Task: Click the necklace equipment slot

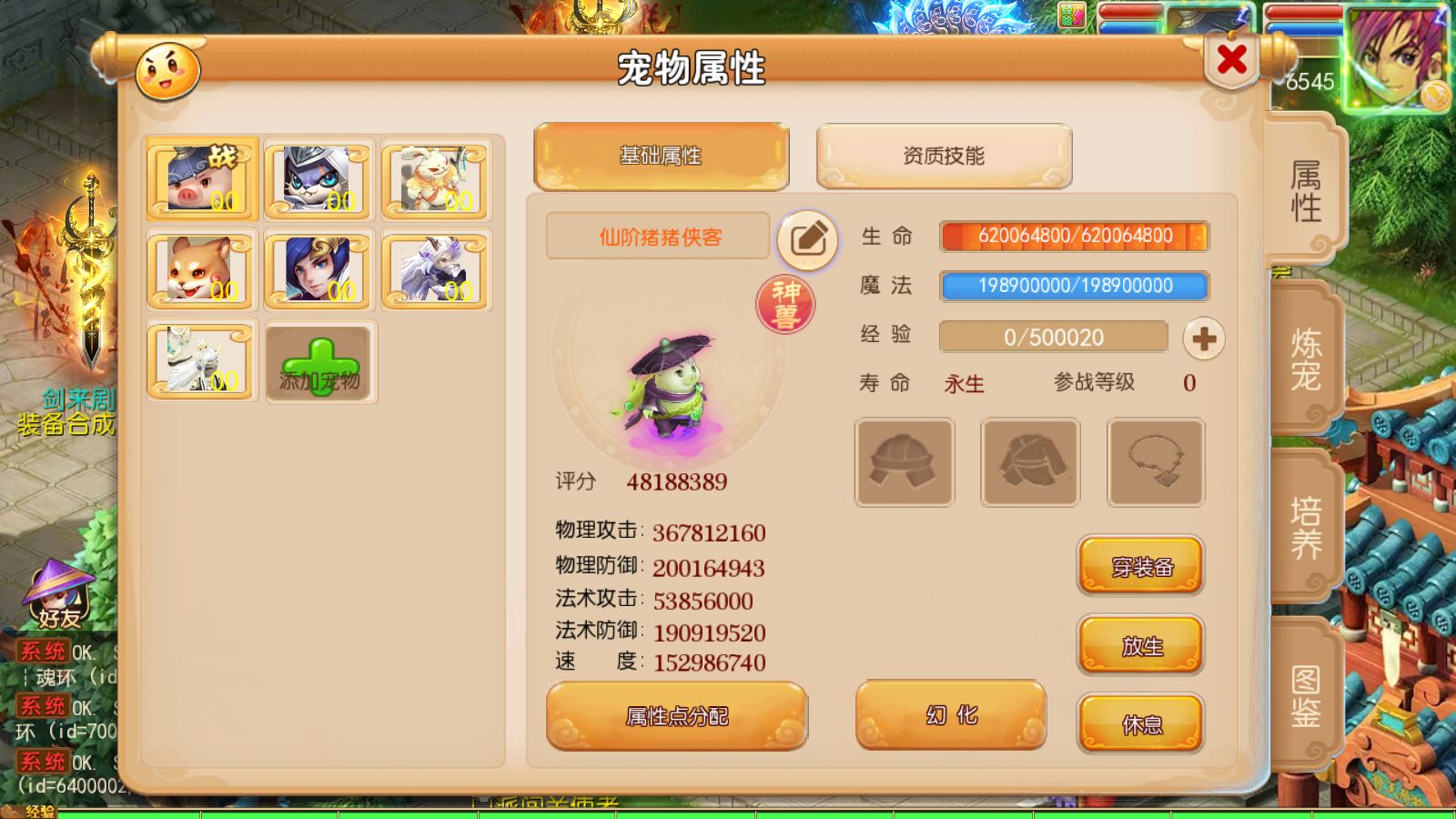Action: coord(1155,461)
